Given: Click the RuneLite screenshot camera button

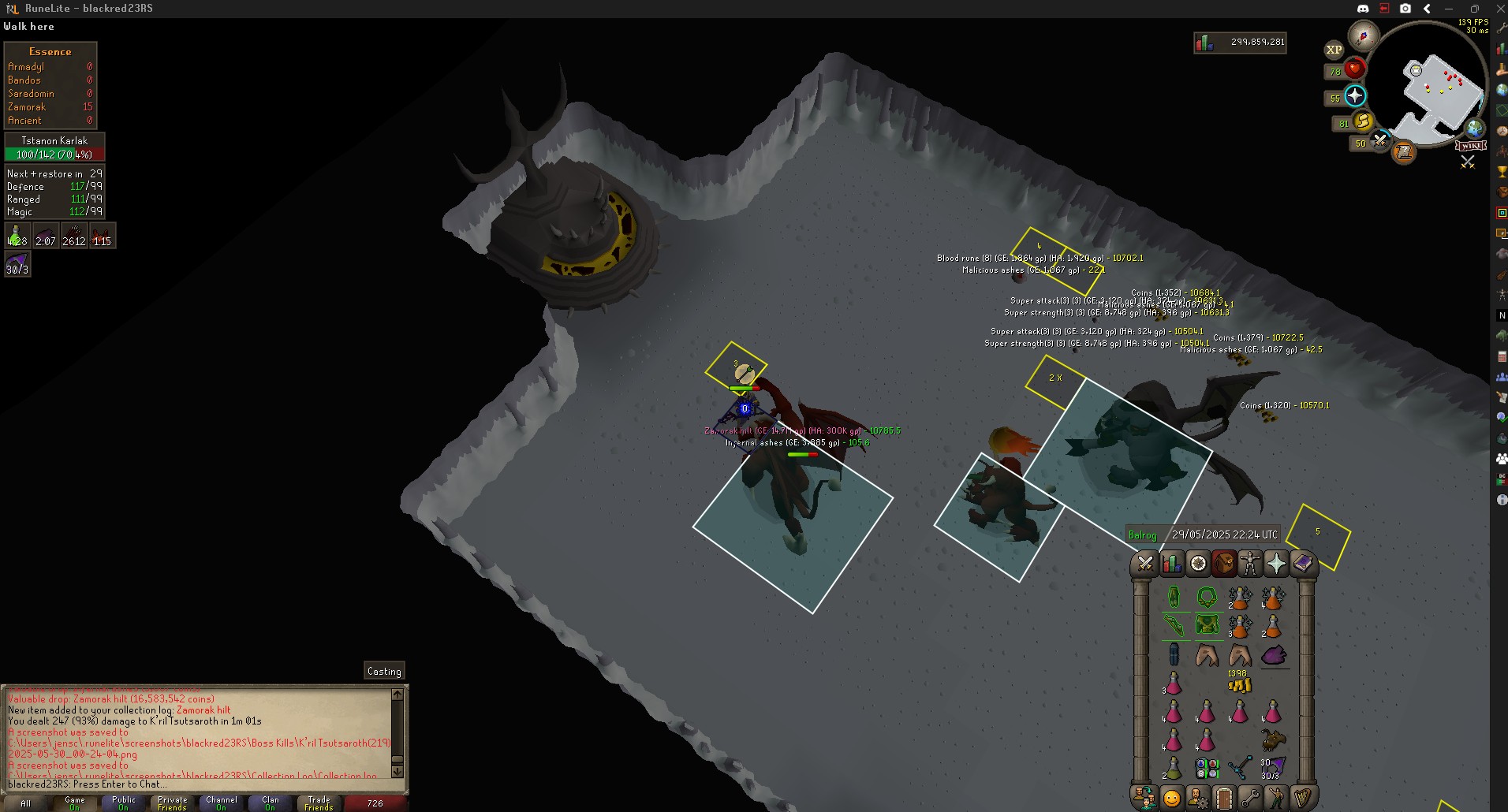Looking at the screenshot, I should [x=1405, y=9].
